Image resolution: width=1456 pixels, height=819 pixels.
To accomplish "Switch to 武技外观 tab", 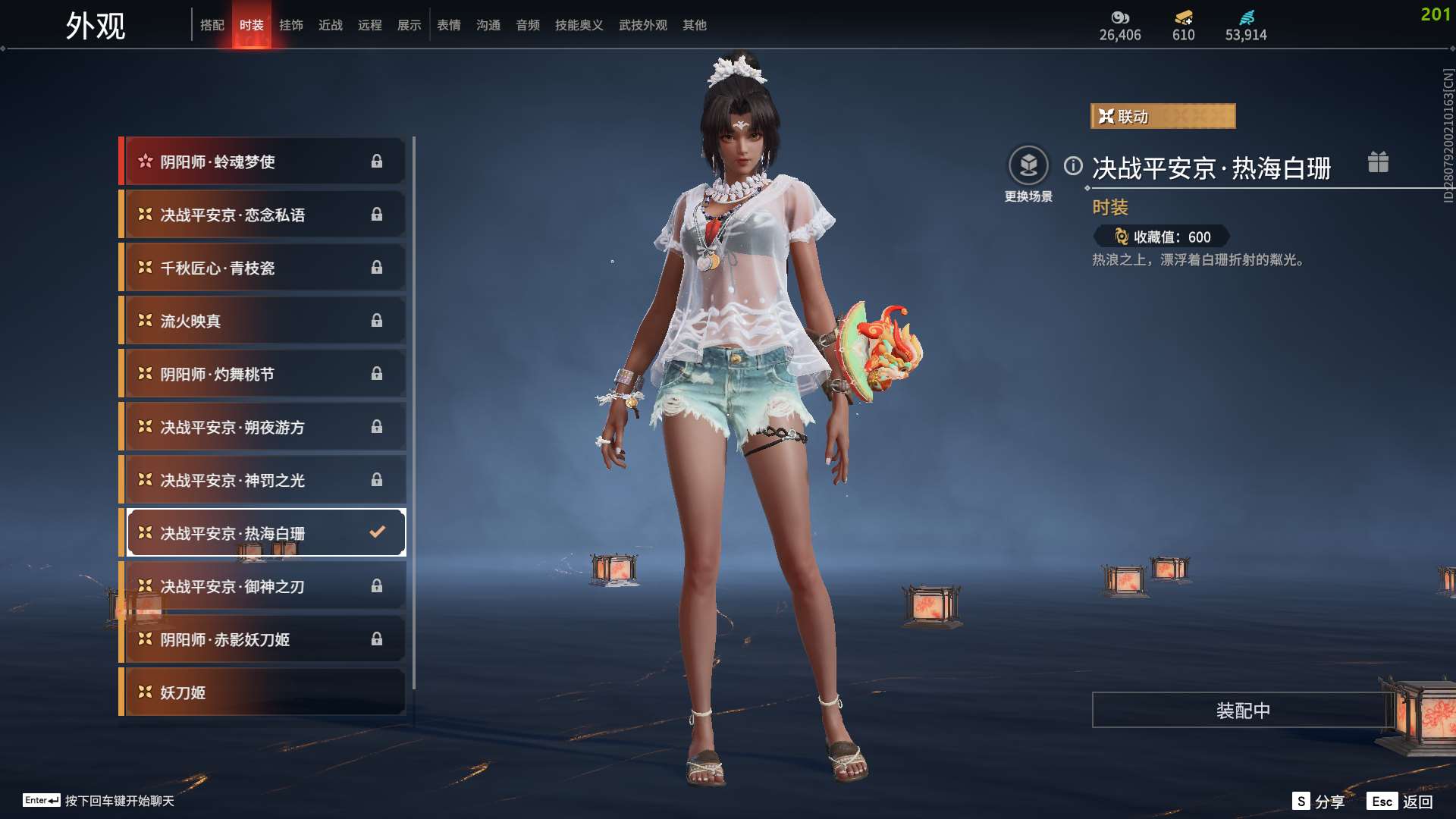I will 642,25.
